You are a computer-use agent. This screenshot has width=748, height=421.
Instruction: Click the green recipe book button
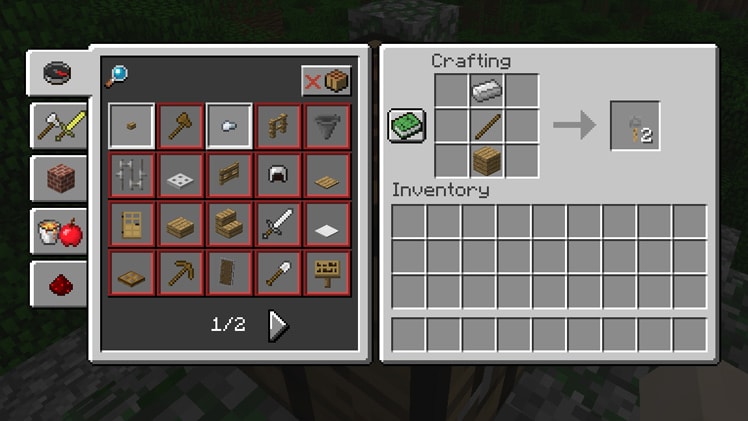(407, 126)
